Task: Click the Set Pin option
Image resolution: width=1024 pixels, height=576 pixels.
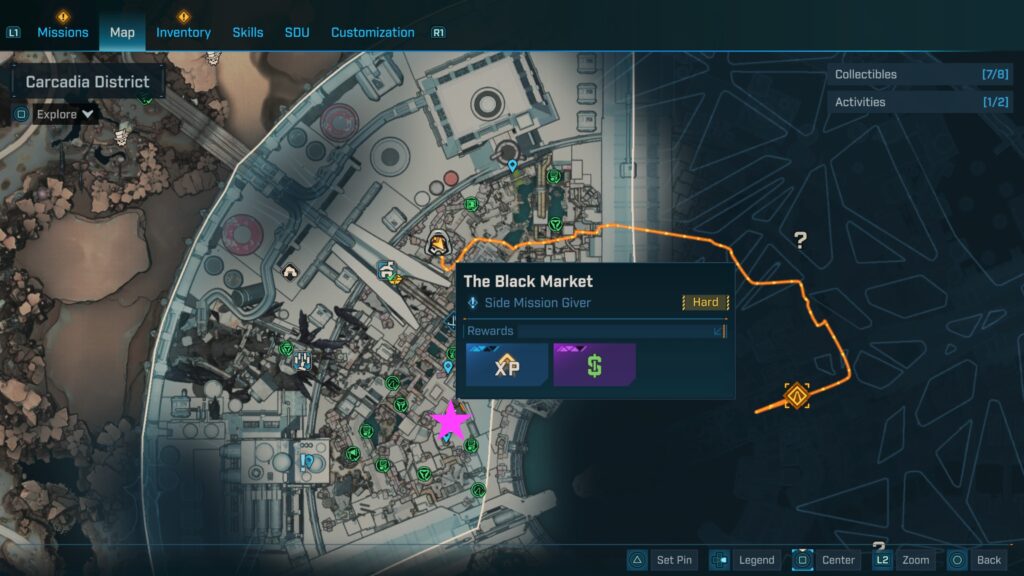Action: [662, 560]
